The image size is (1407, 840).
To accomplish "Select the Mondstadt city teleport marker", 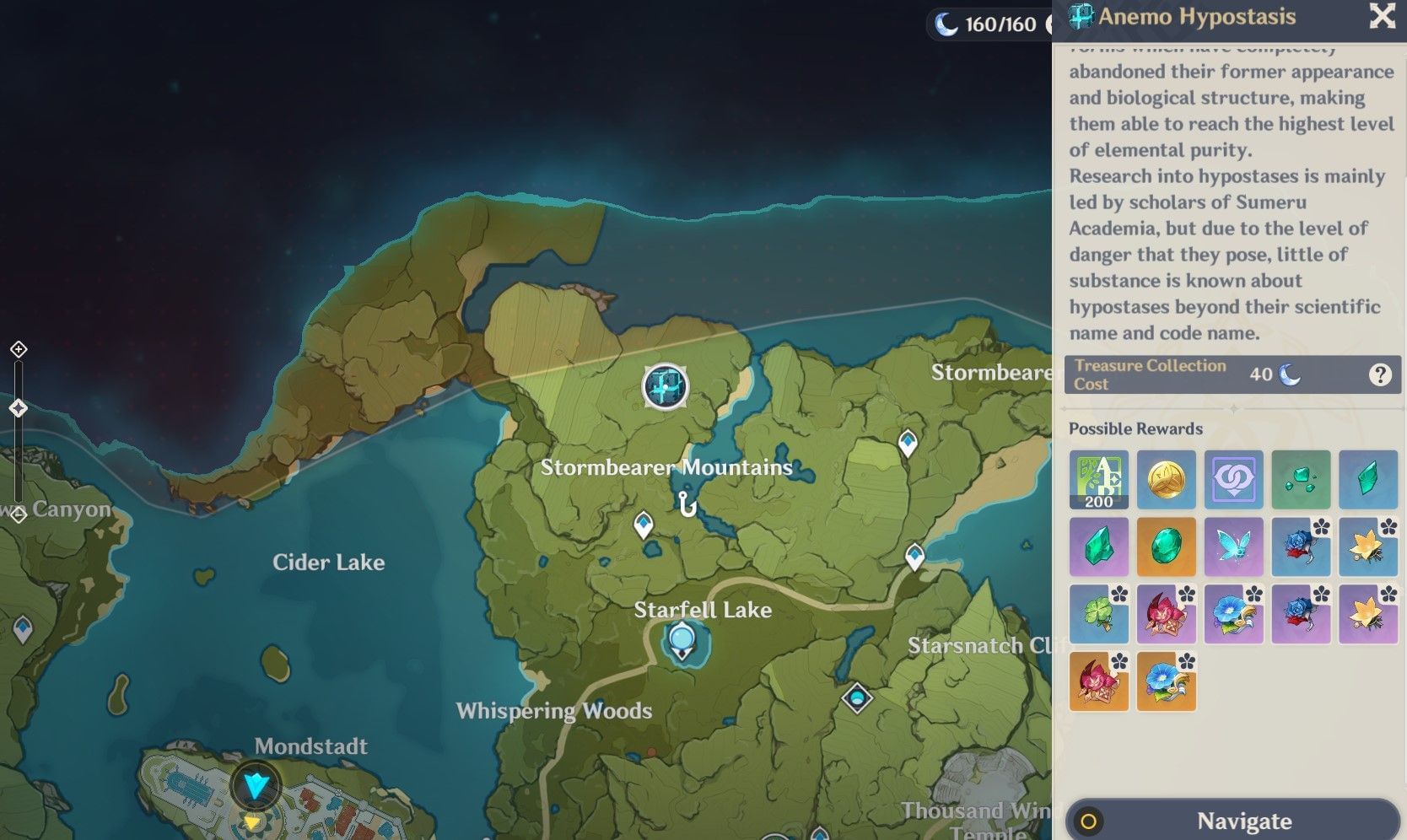I will coord(256,786).
